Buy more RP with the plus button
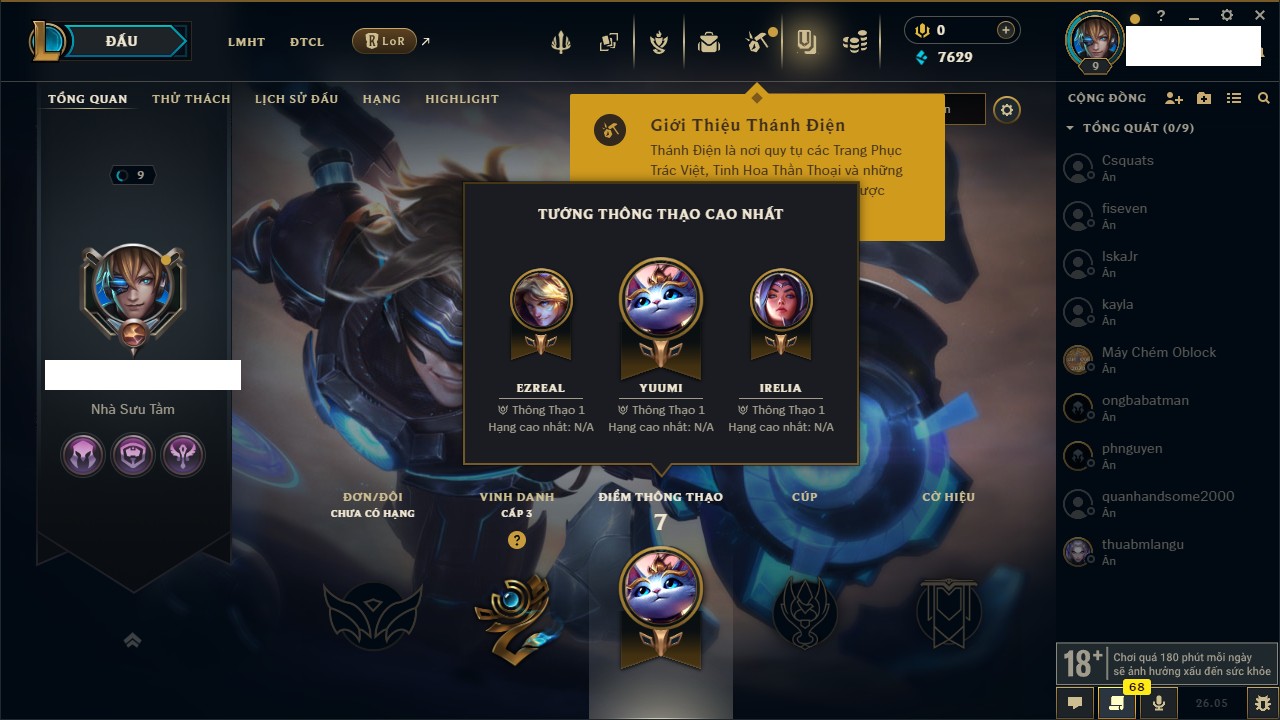Viewport: 1280px width, 720px height. click(x=1005, y=30)
